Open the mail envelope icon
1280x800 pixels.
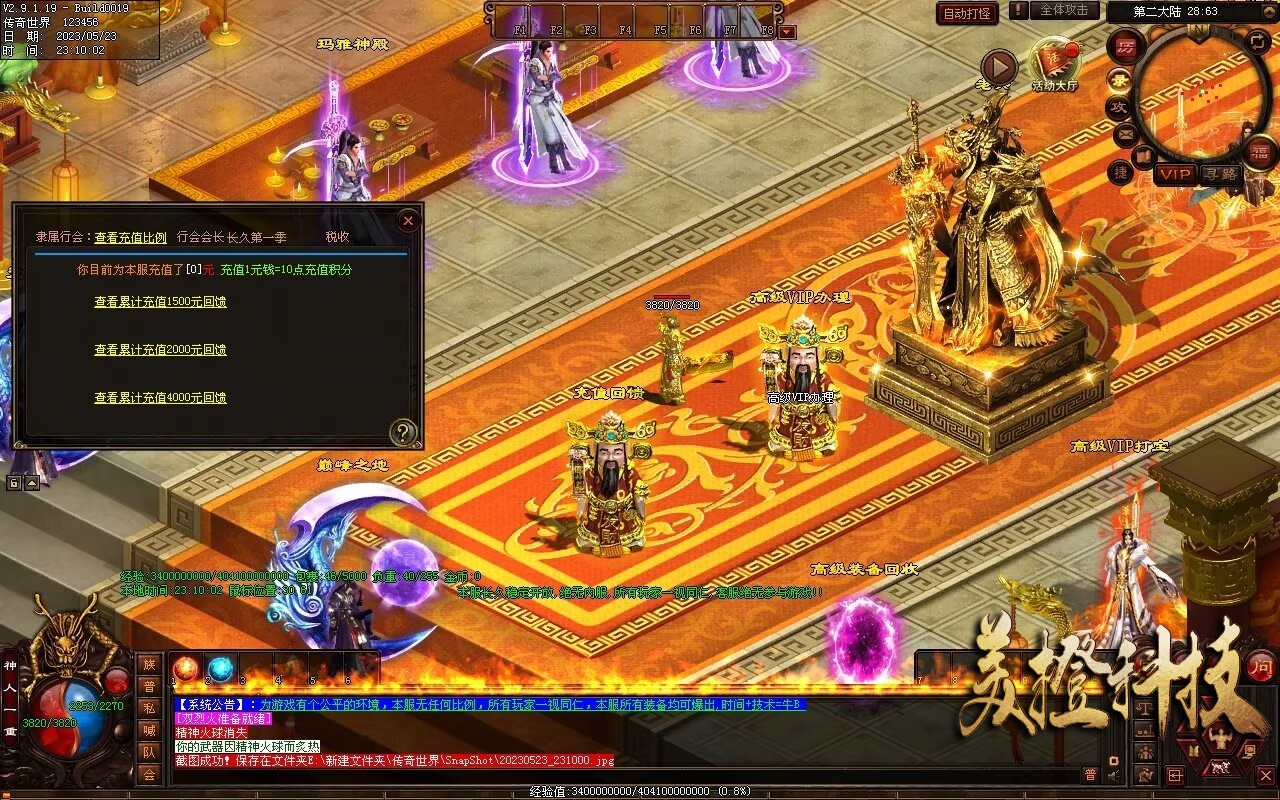click(1125, 132)
